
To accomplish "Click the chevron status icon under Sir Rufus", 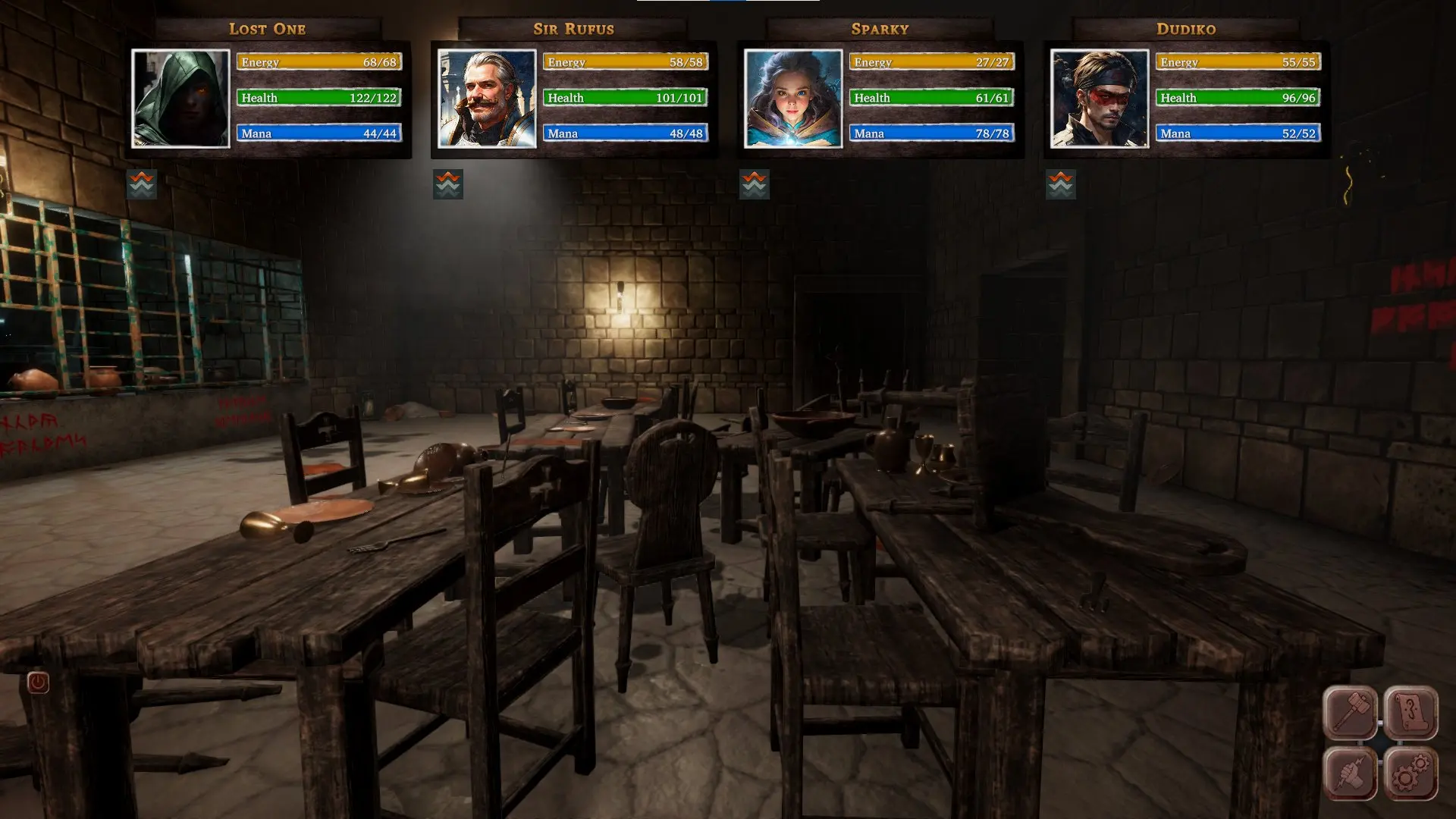I will (448, 184).
